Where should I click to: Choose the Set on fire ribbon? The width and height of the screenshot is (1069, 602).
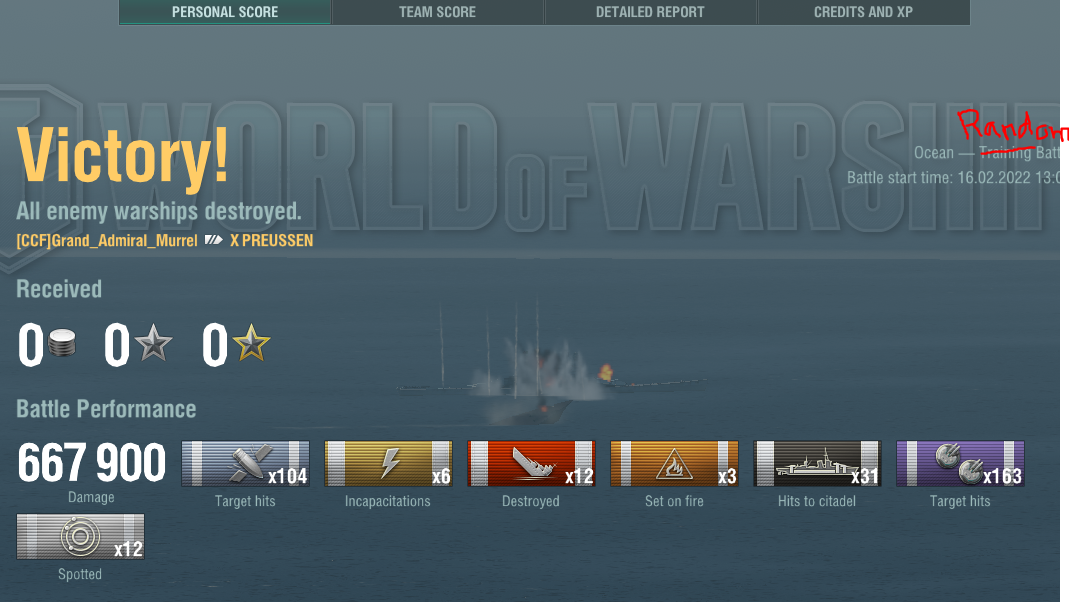674,464
